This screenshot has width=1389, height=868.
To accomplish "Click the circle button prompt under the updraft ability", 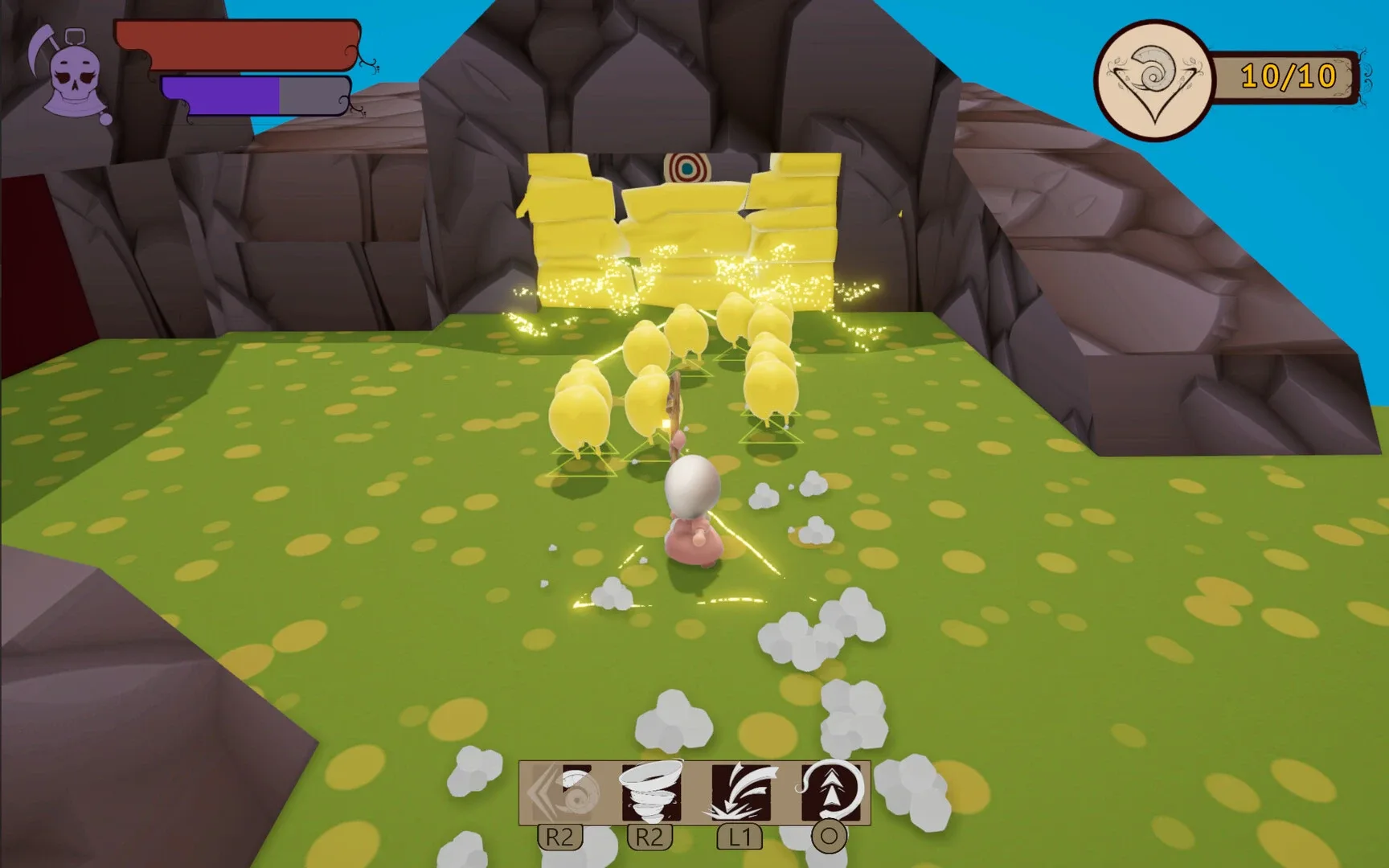I will [830, 840].
